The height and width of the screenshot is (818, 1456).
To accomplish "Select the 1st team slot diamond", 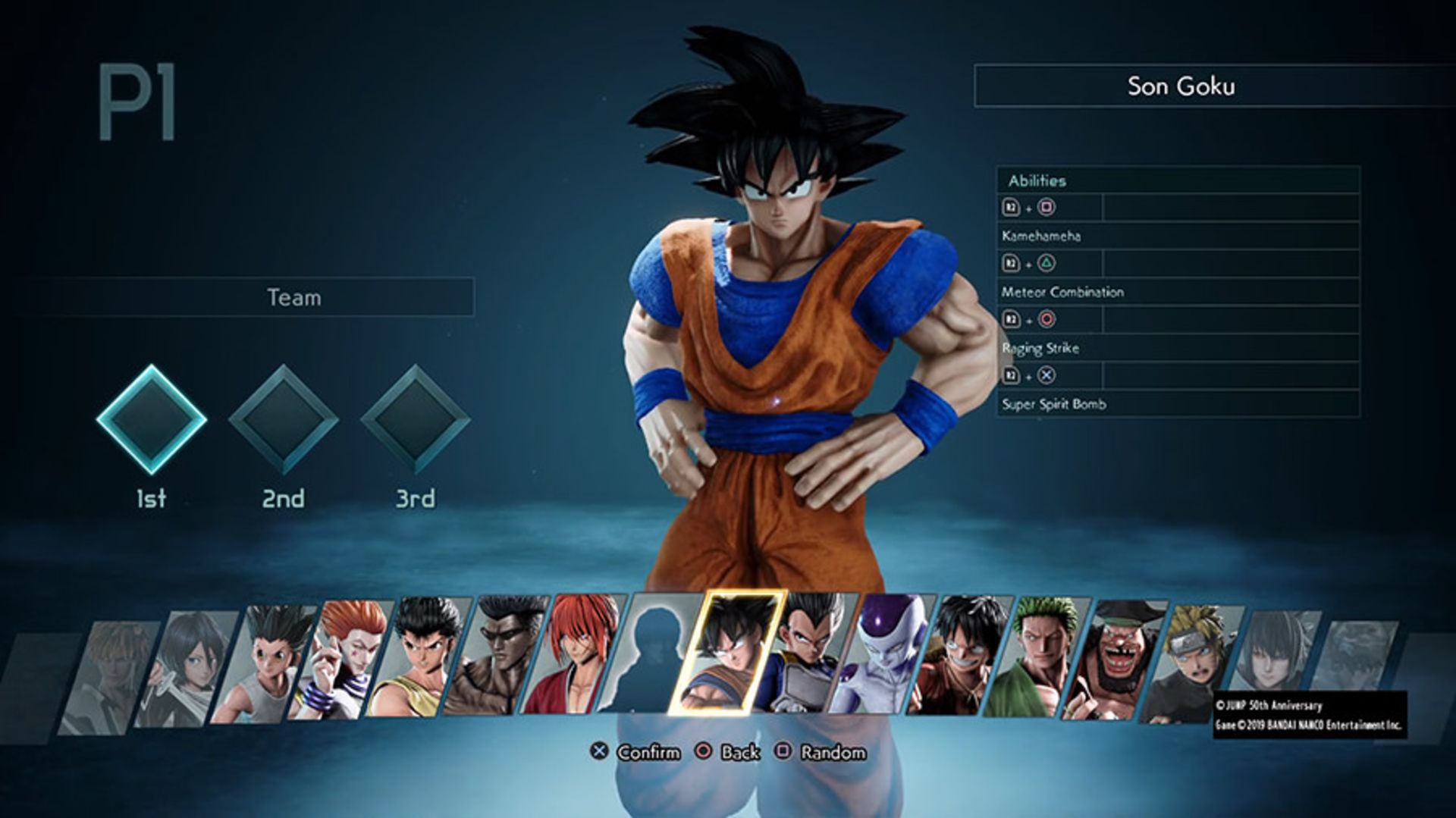I will coord(152,419).
